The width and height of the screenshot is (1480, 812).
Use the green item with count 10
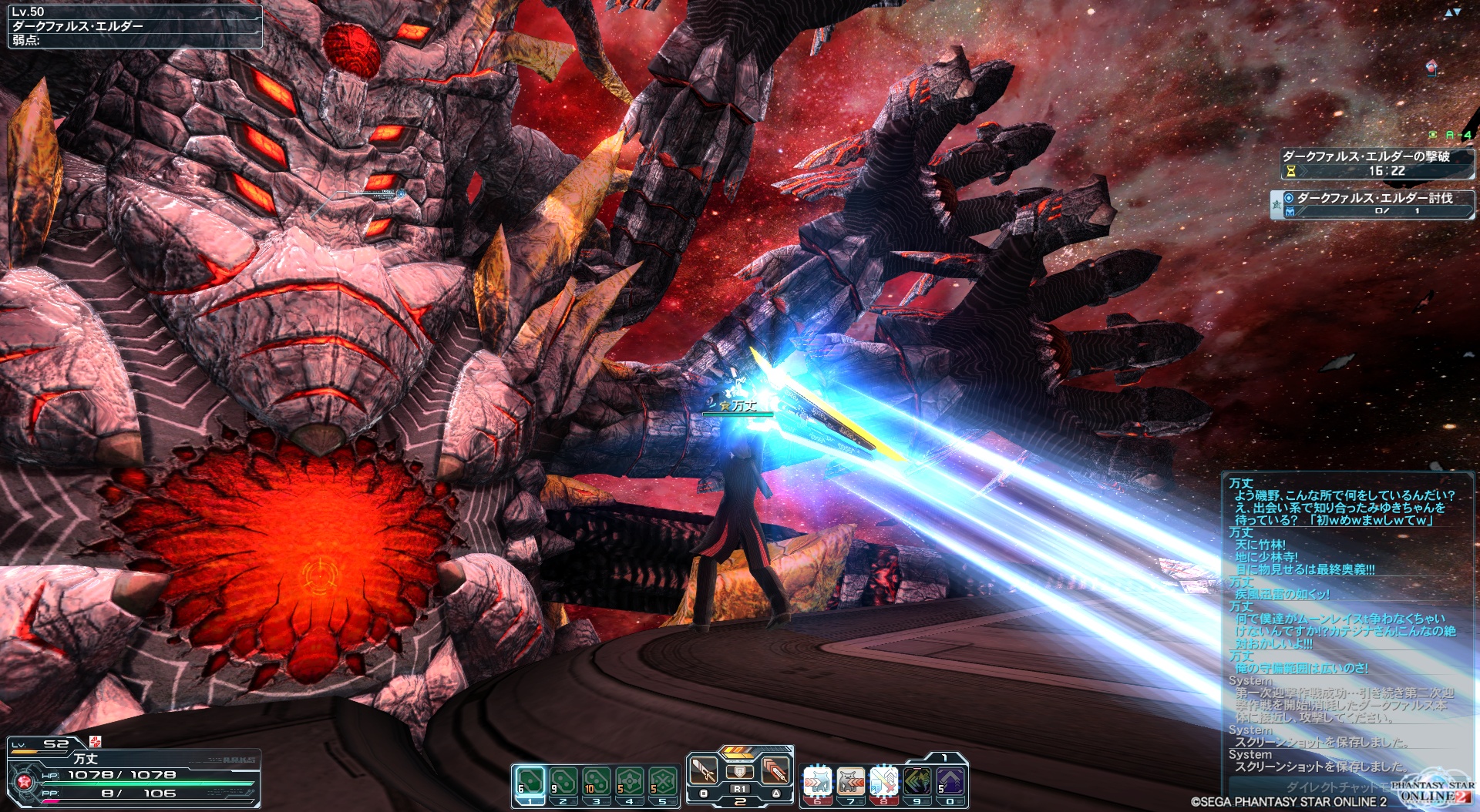point(596,781)
